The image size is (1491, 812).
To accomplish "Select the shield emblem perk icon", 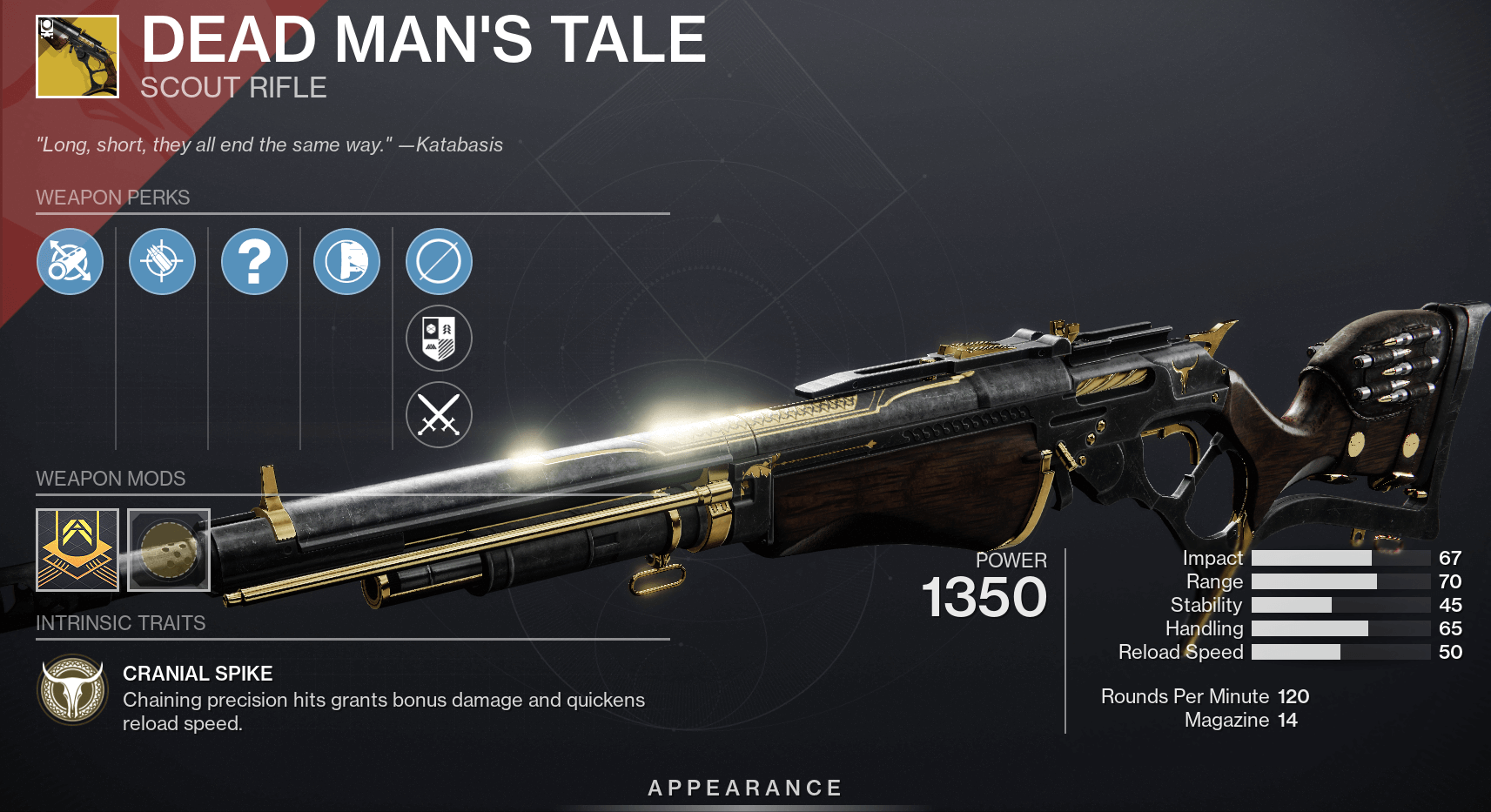I will [439, 338].
